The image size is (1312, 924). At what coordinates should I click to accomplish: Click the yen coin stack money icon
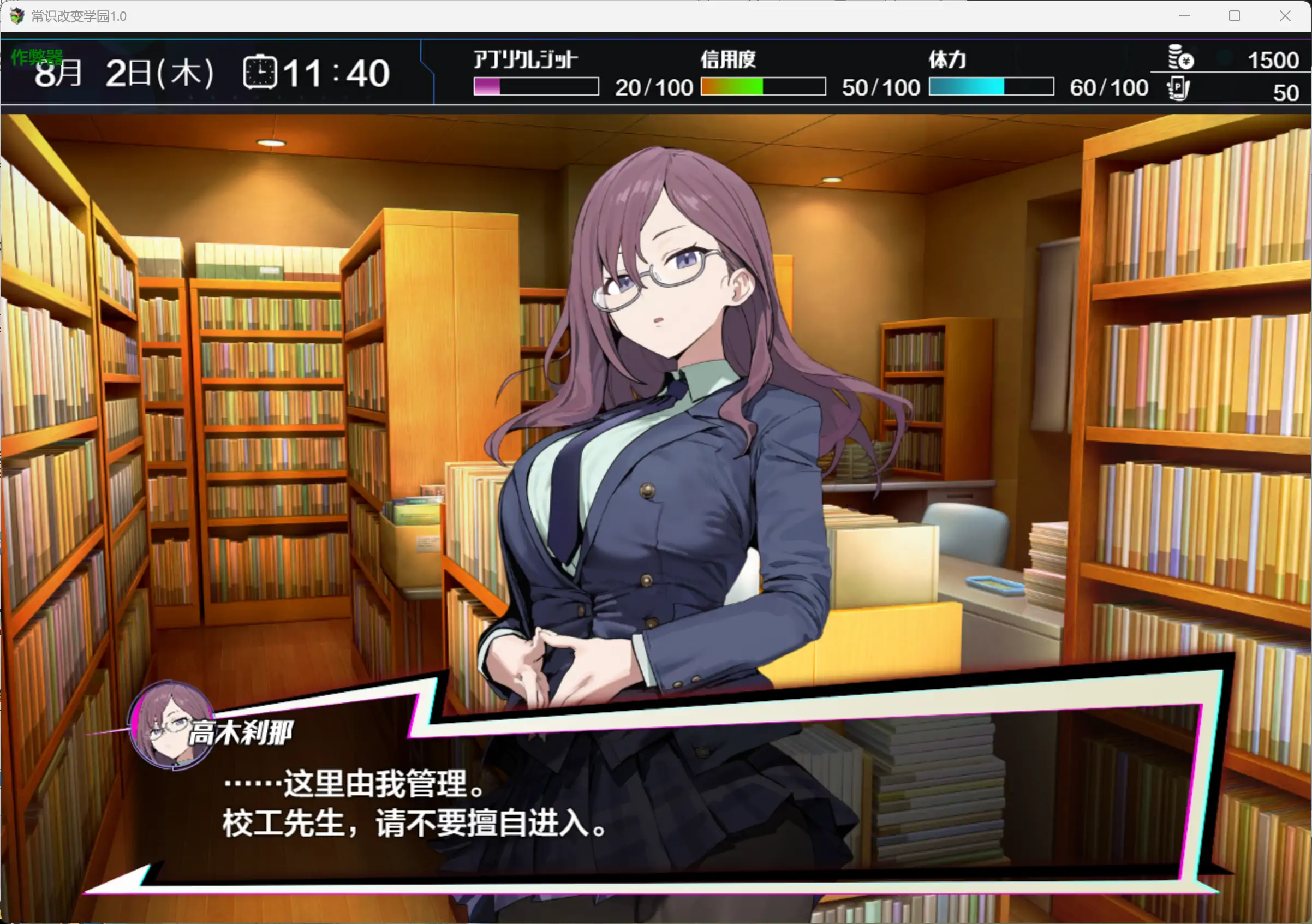[1178, 58]
